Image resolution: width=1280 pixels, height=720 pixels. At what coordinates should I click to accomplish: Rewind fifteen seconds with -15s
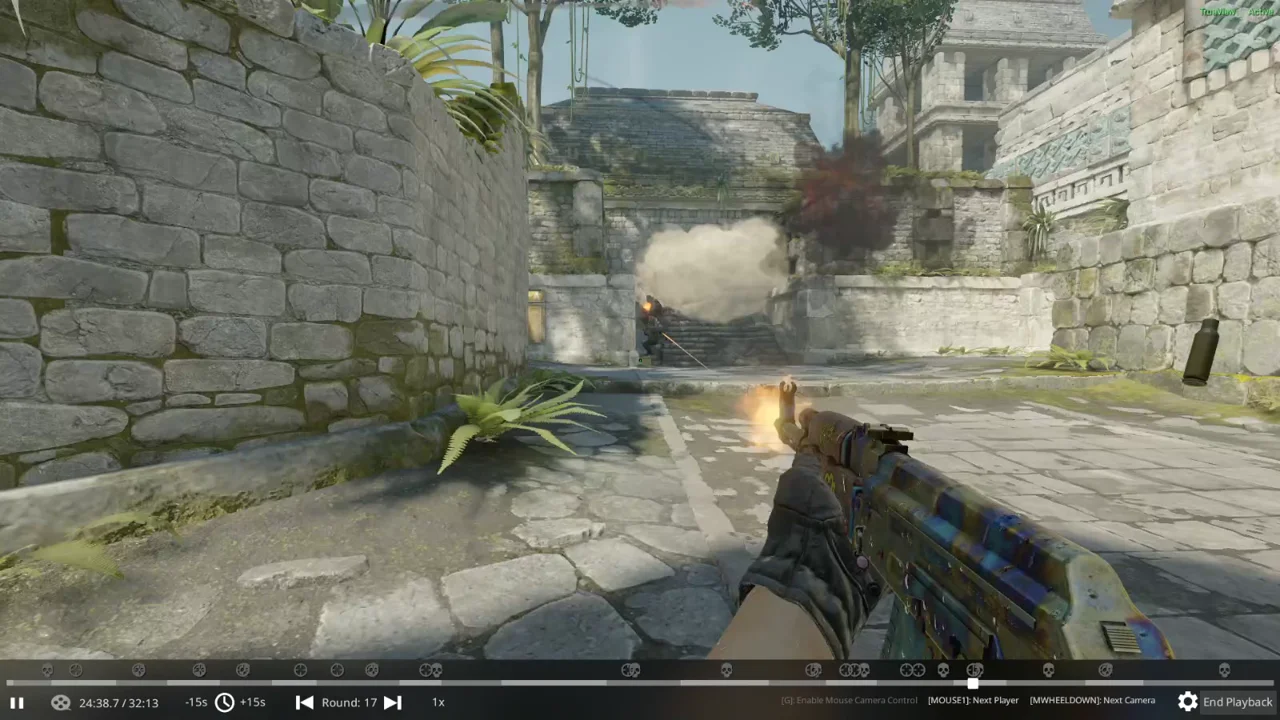196,702
